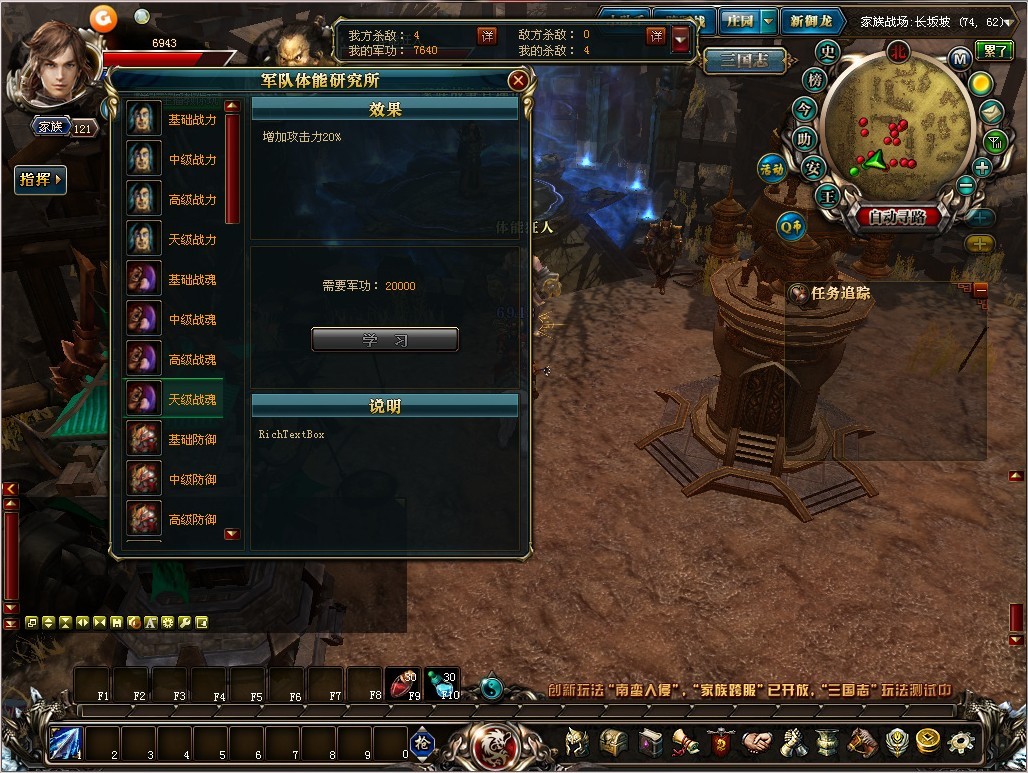Close the 军队体能研究所 window
The width and height of the screenshot is (1028, 773).
(x=517, y=81)
